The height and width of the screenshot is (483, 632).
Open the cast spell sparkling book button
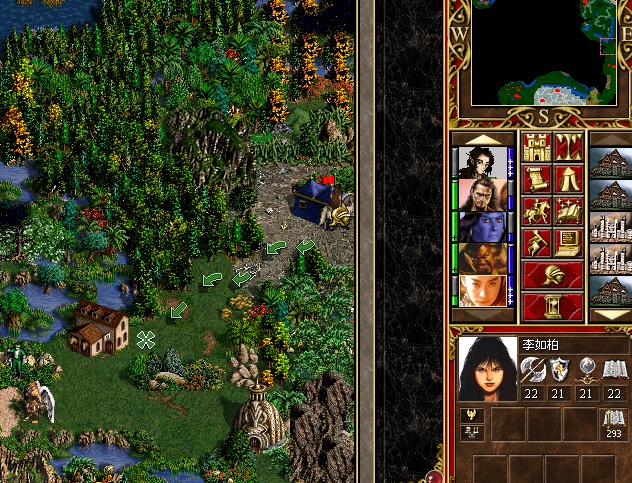point(568,211)
